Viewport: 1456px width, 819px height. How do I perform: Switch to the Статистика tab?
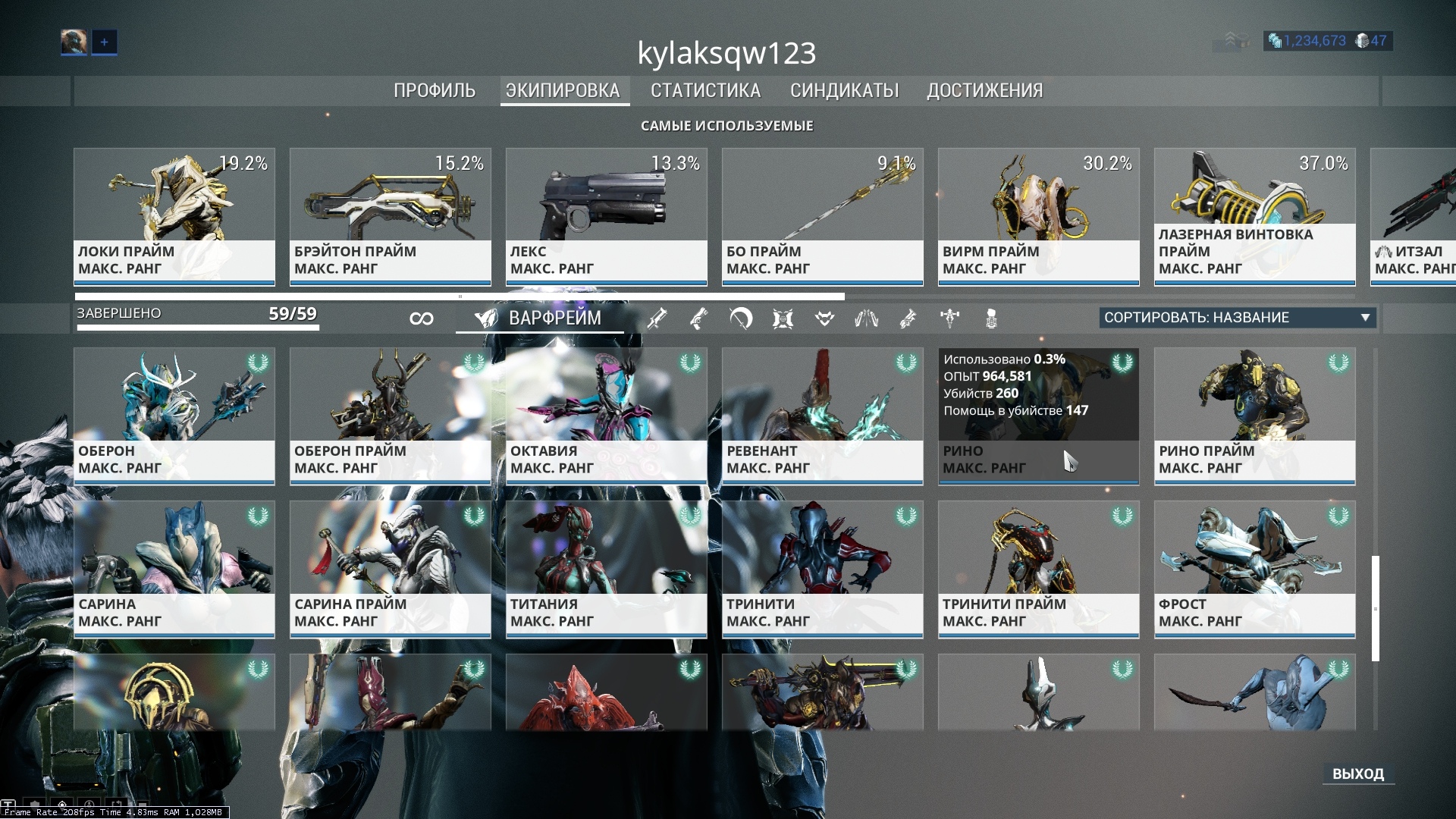click(x=705, y=90)
